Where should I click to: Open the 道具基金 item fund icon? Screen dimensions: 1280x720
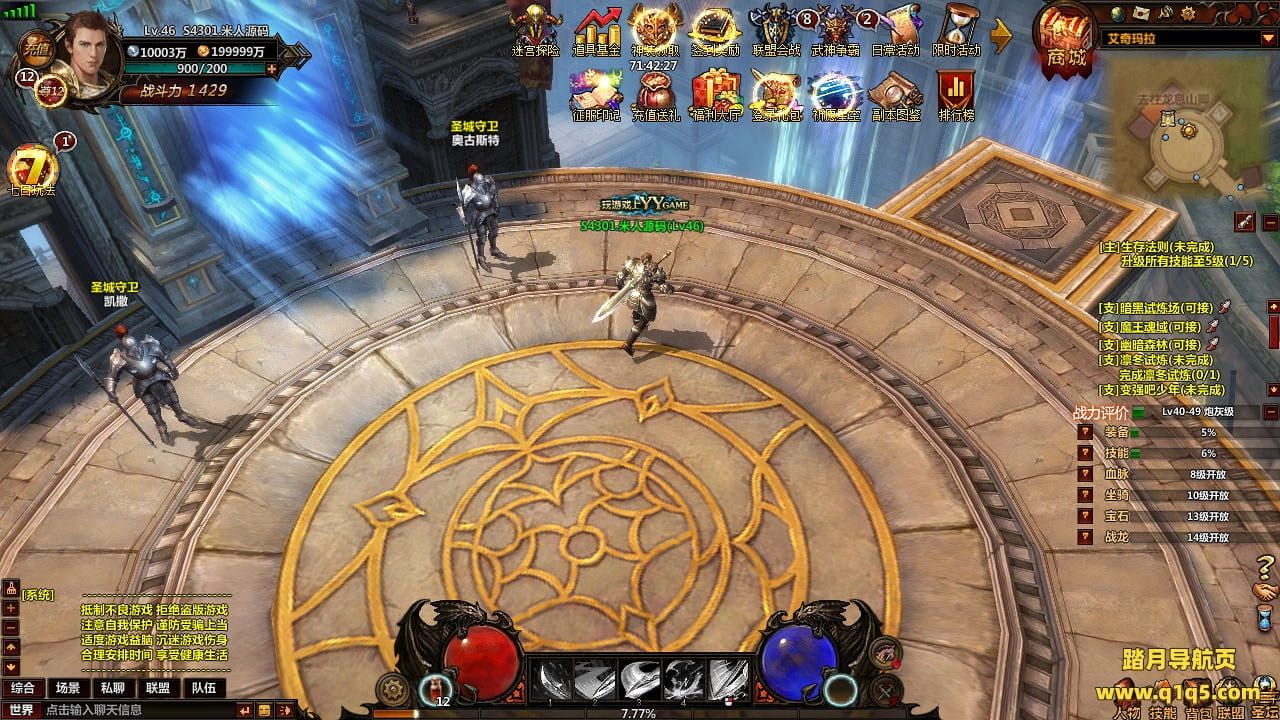coord(596,28)
